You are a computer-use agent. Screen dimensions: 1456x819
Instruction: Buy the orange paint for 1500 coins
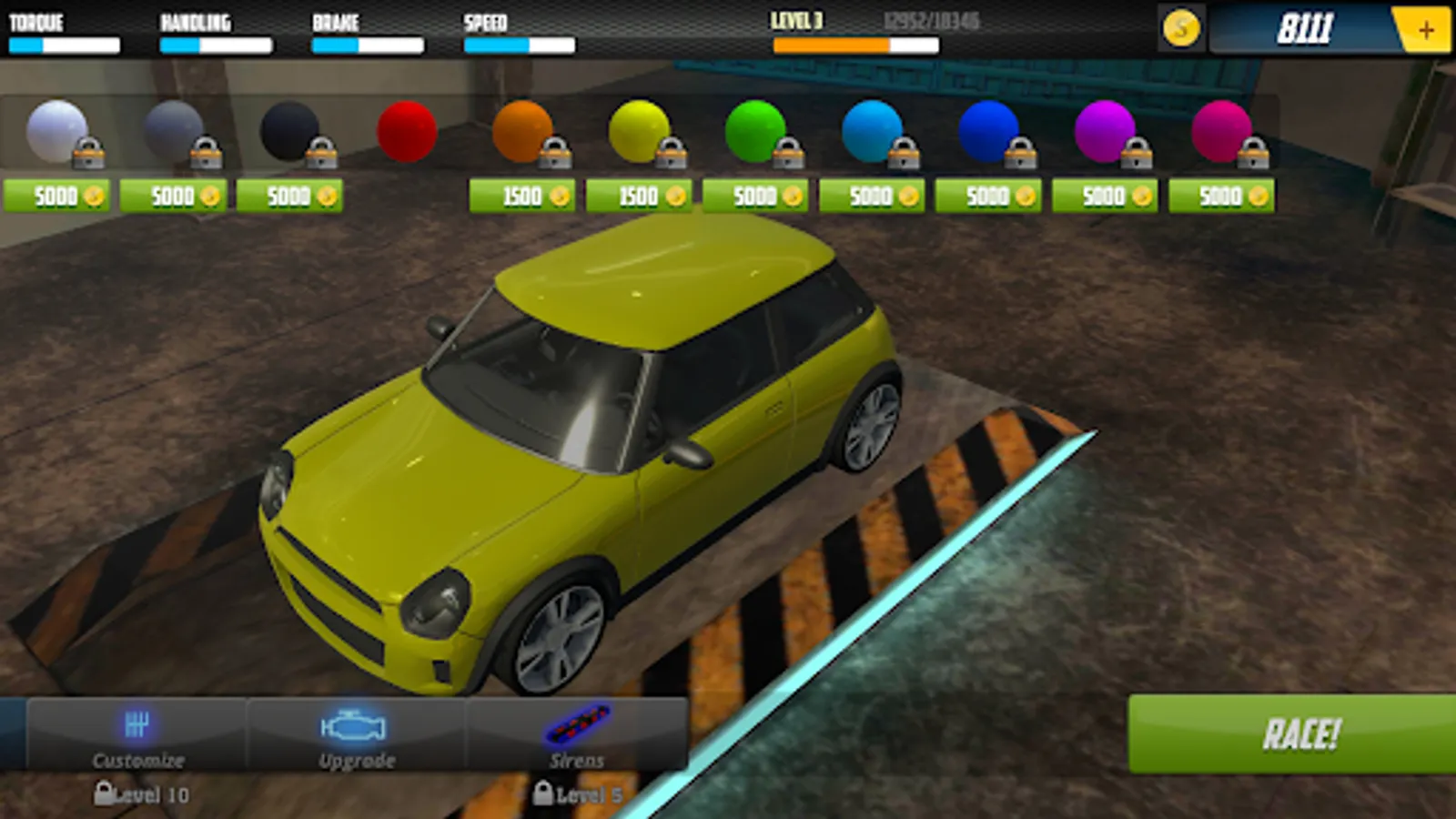click(x=522, y=196)
